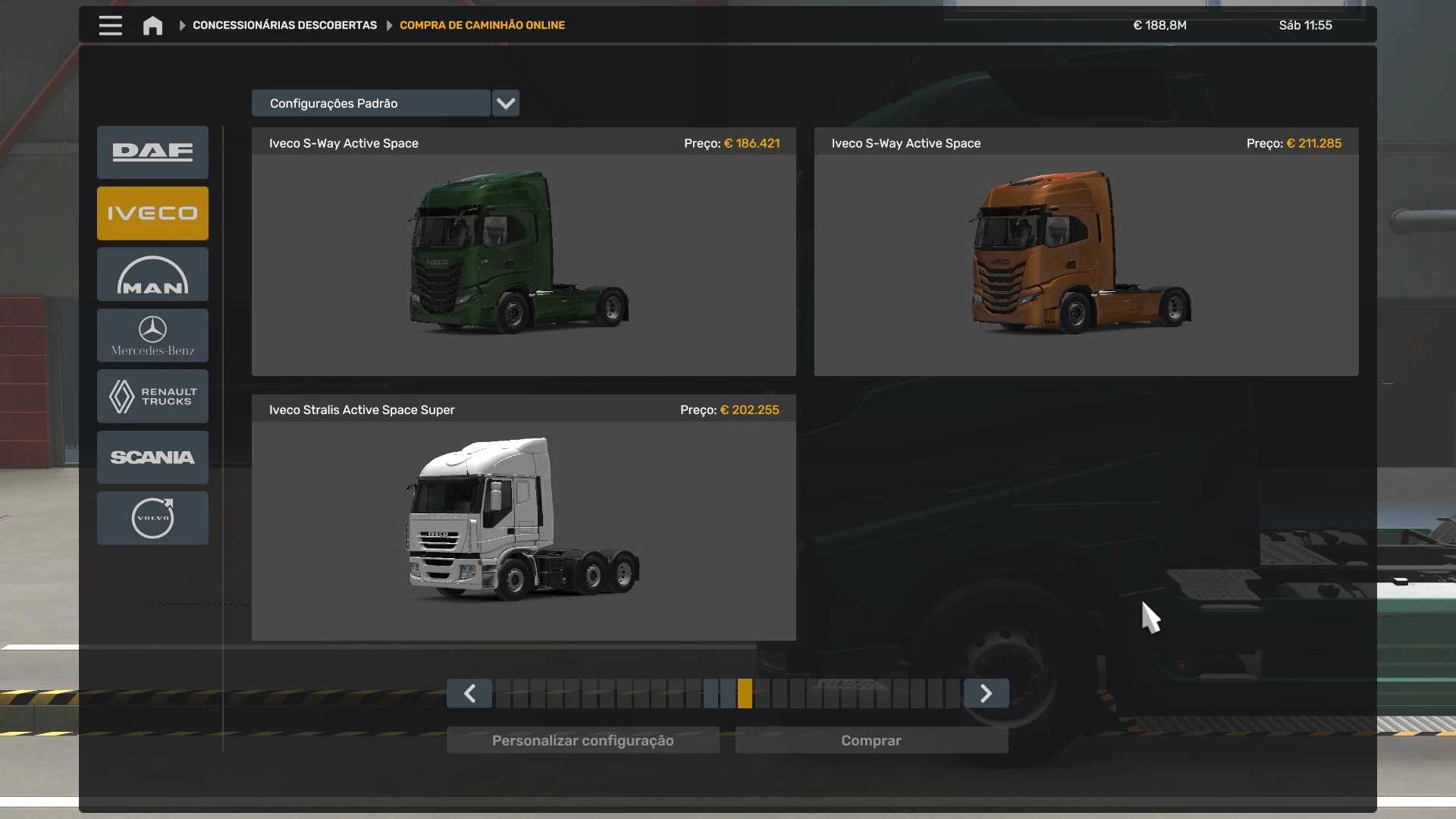Select the green Iveco S-Way truck

pyautogui.click(x=523, y=252)
